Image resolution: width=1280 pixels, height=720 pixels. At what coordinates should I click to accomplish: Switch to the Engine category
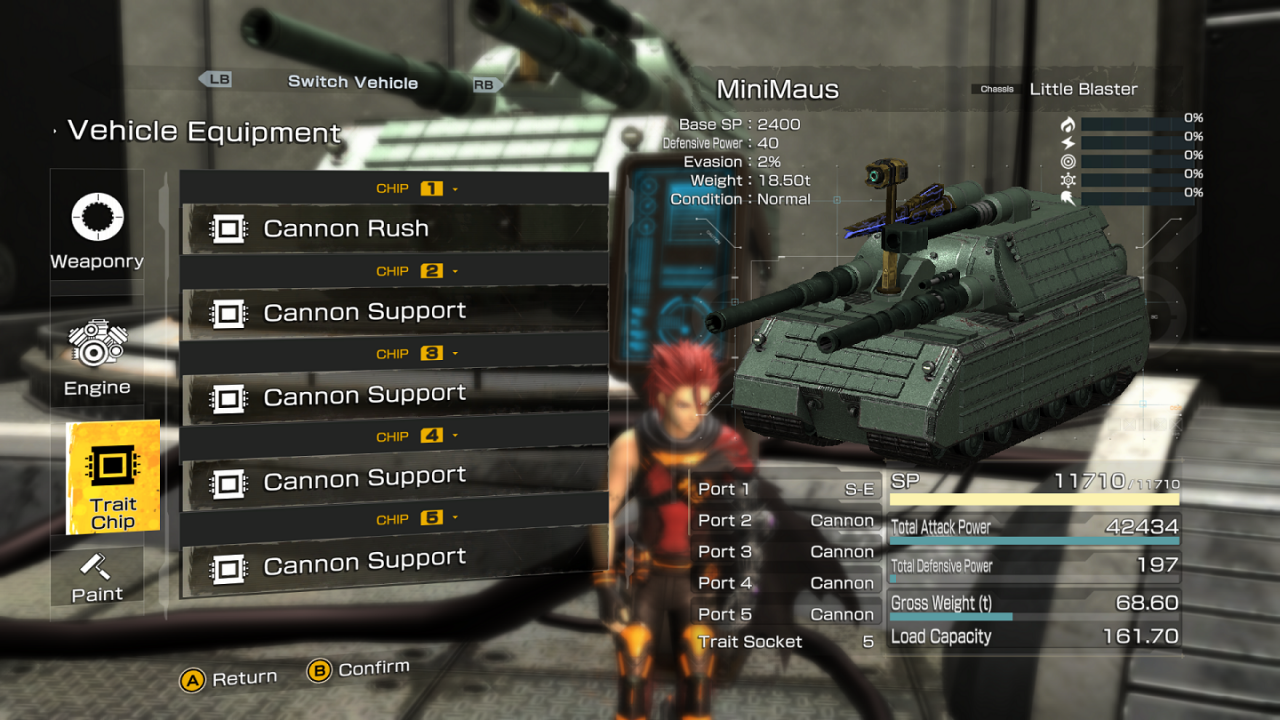coord(97,357)
